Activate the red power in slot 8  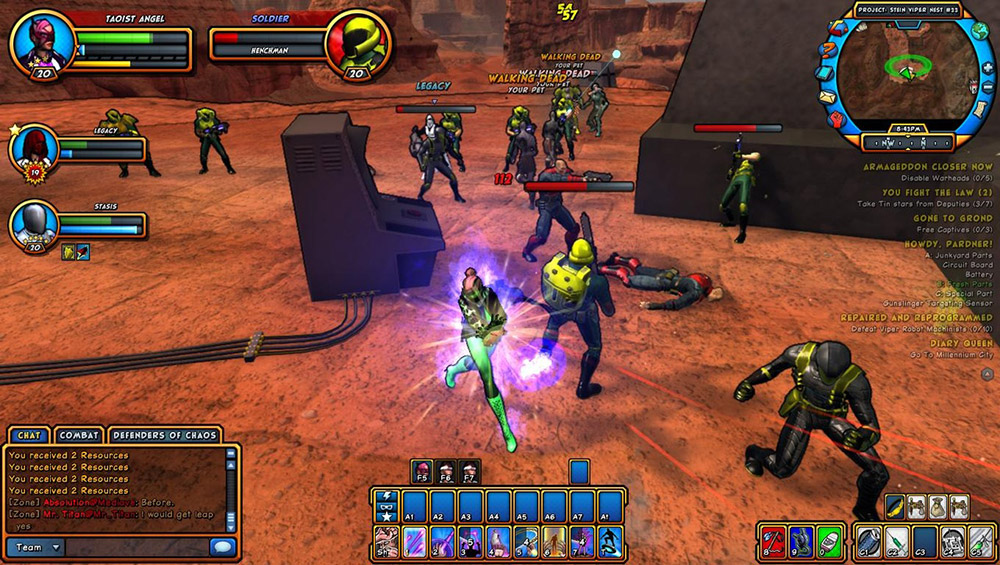(x=773, y=542)
